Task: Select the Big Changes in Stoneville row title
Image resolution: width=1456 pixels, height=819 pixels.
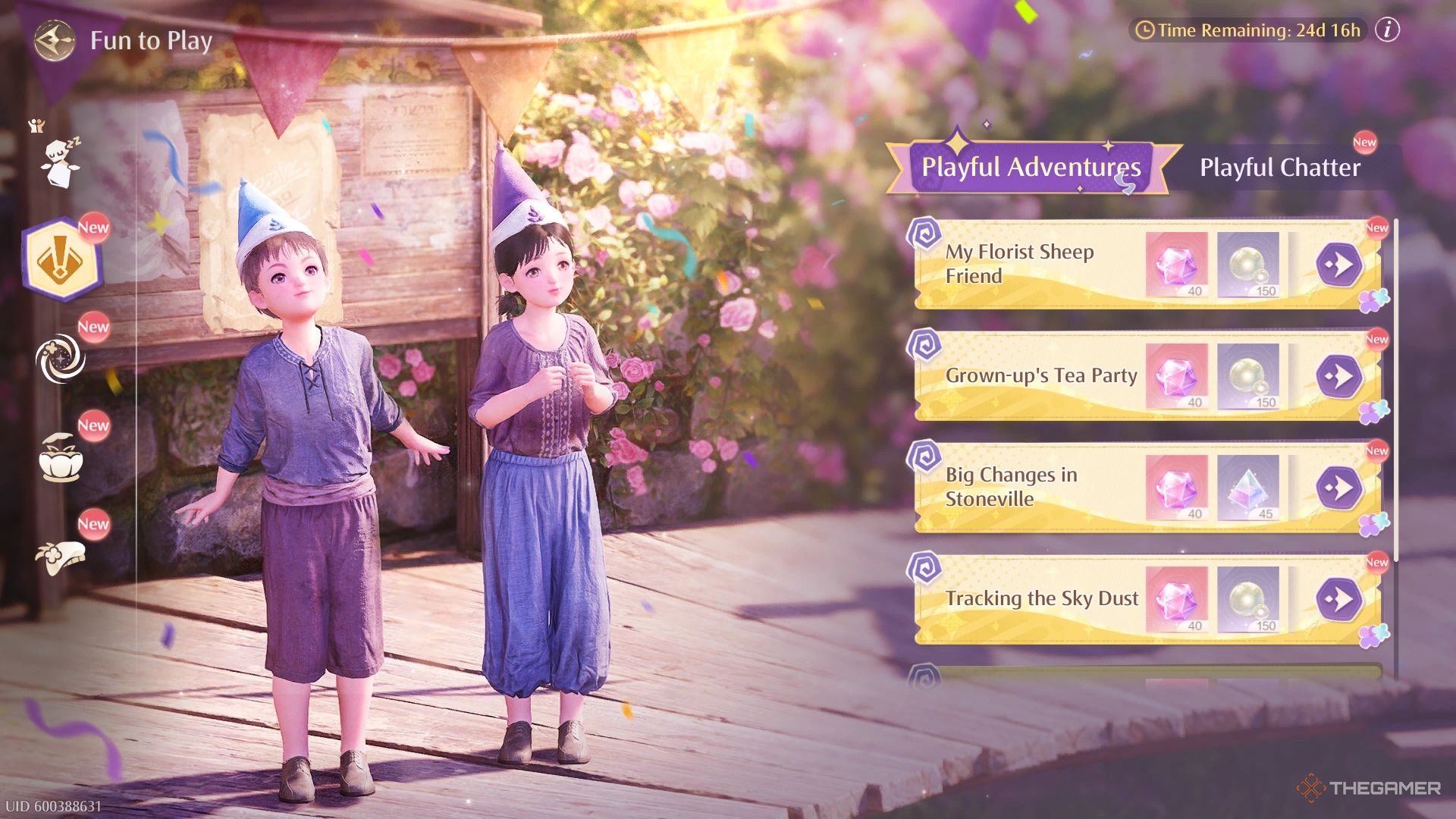Action: 1011,487
